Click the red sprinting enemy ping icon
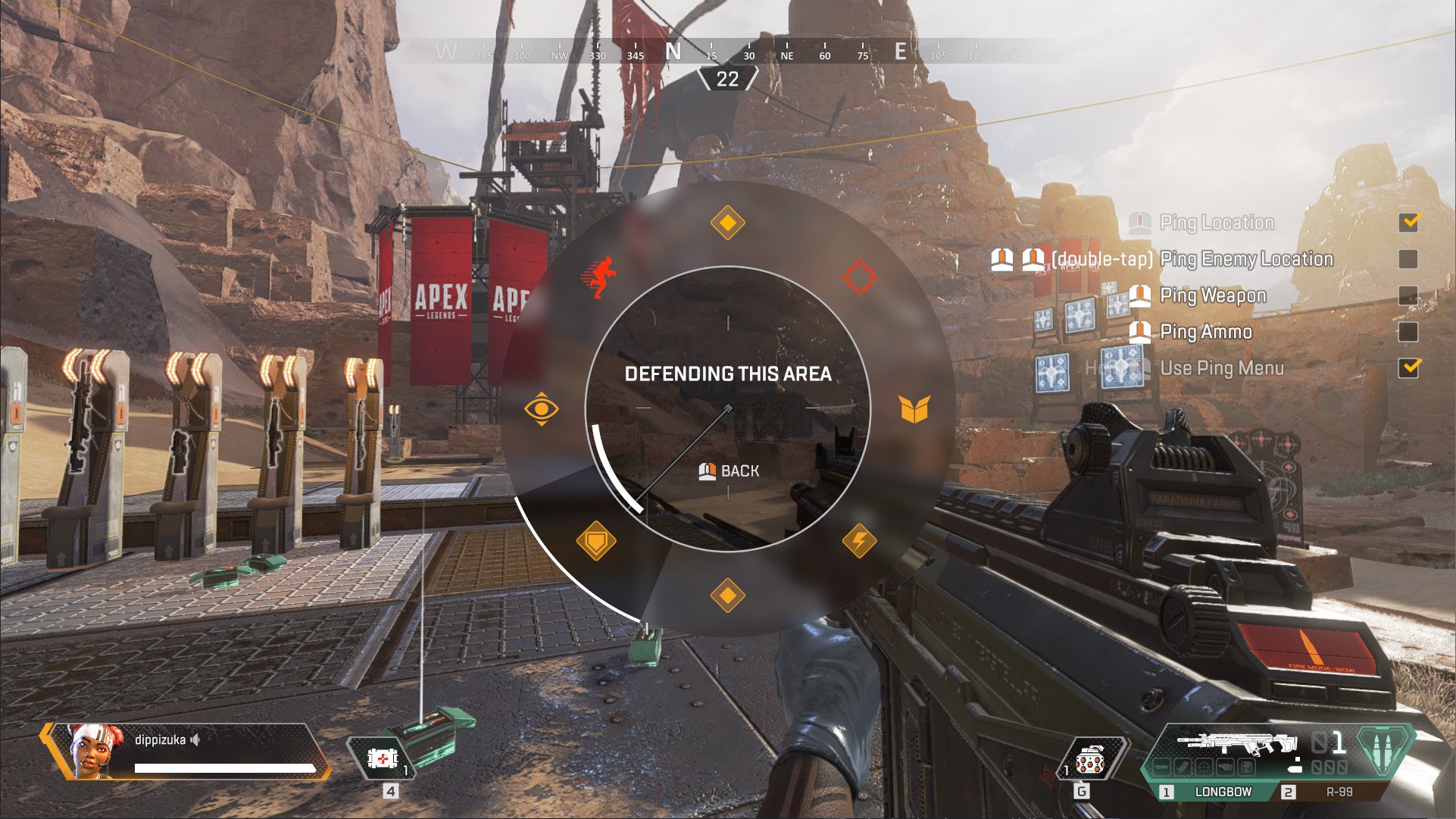Viewport: 1456px width, 819px height. (598, 277)
